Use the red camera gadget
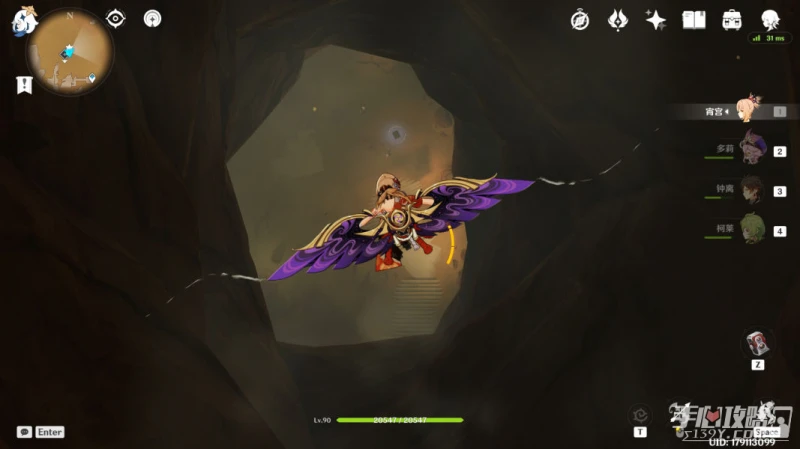This screenshot has width=800, height=449. tap(758, 343)
